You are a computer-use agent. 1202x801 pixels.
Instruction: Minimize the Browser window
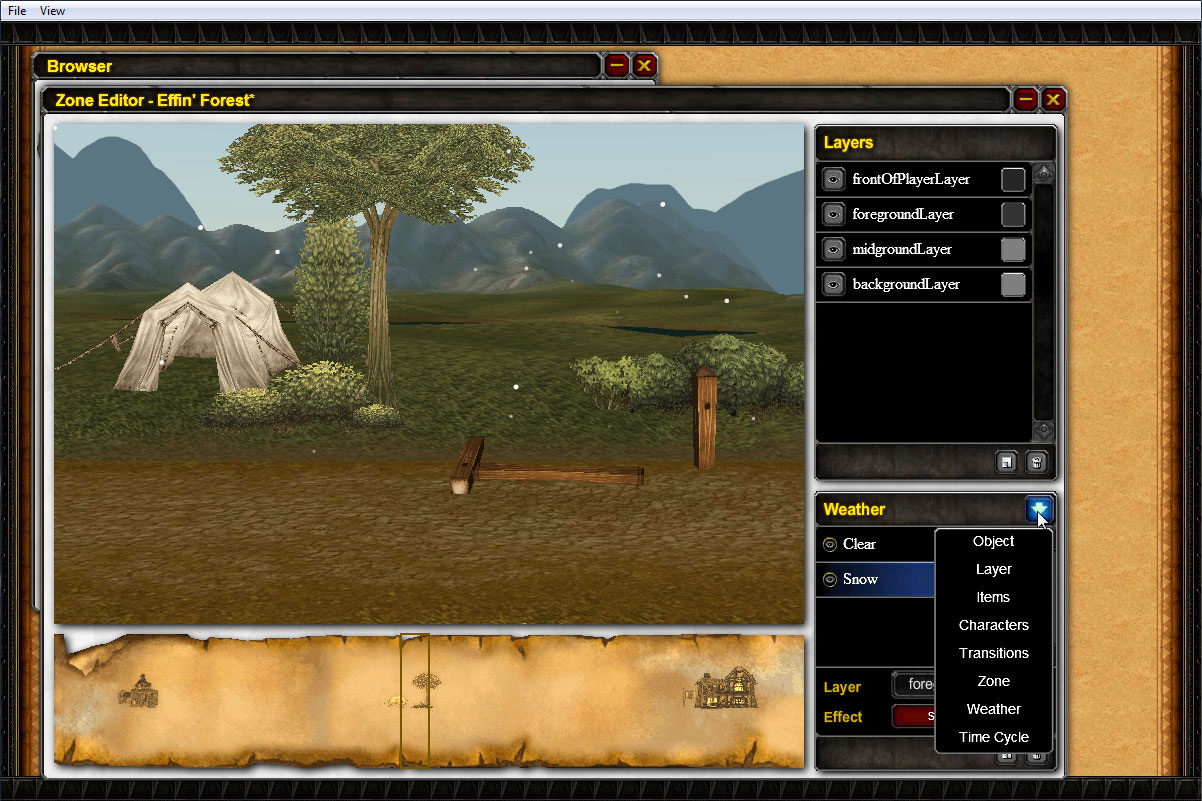(617, 66)
